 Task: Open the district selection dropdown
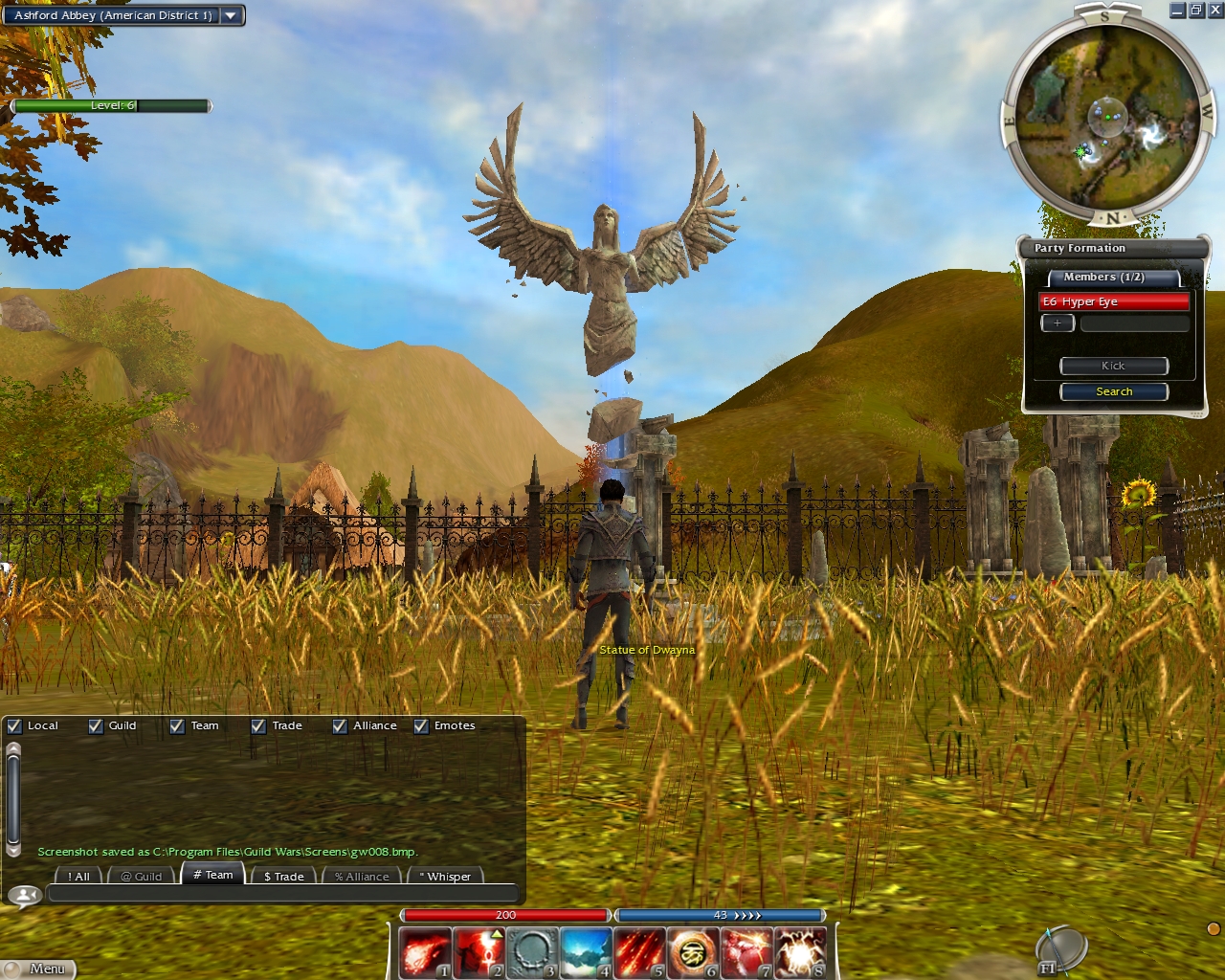pyautogui.click(x=231, y=15)
